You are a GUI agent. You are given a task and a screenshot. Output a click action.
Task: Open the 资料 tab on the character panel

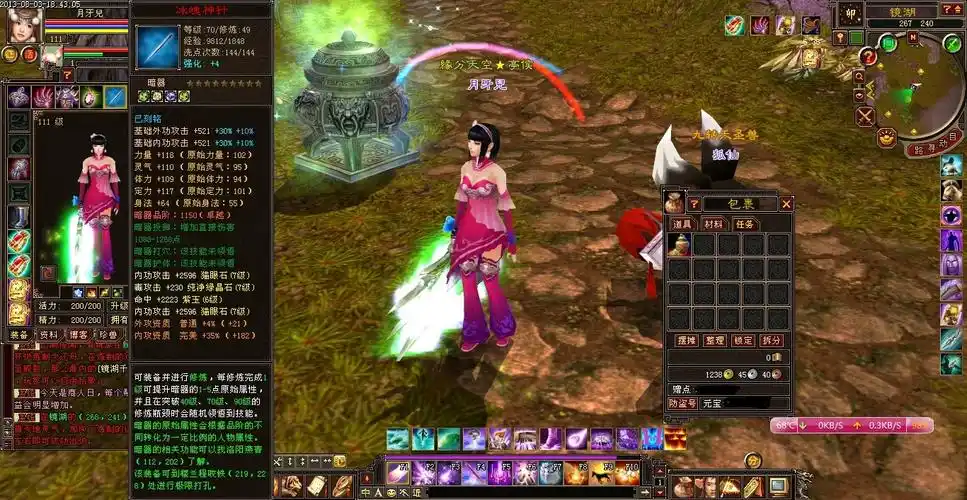tap(48, 335)
